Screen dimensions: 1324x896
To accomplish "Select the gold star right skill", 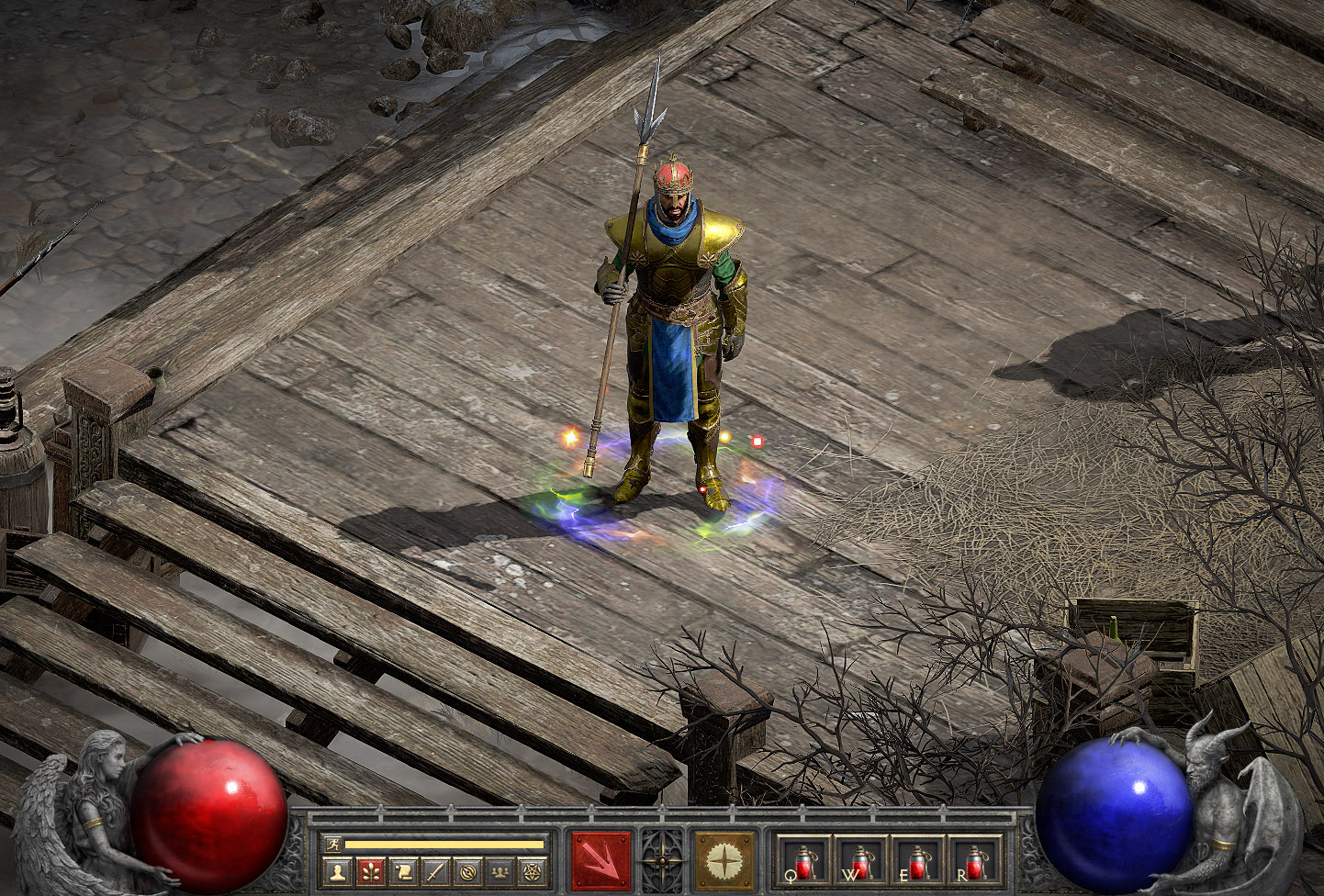I will [724, 861].
